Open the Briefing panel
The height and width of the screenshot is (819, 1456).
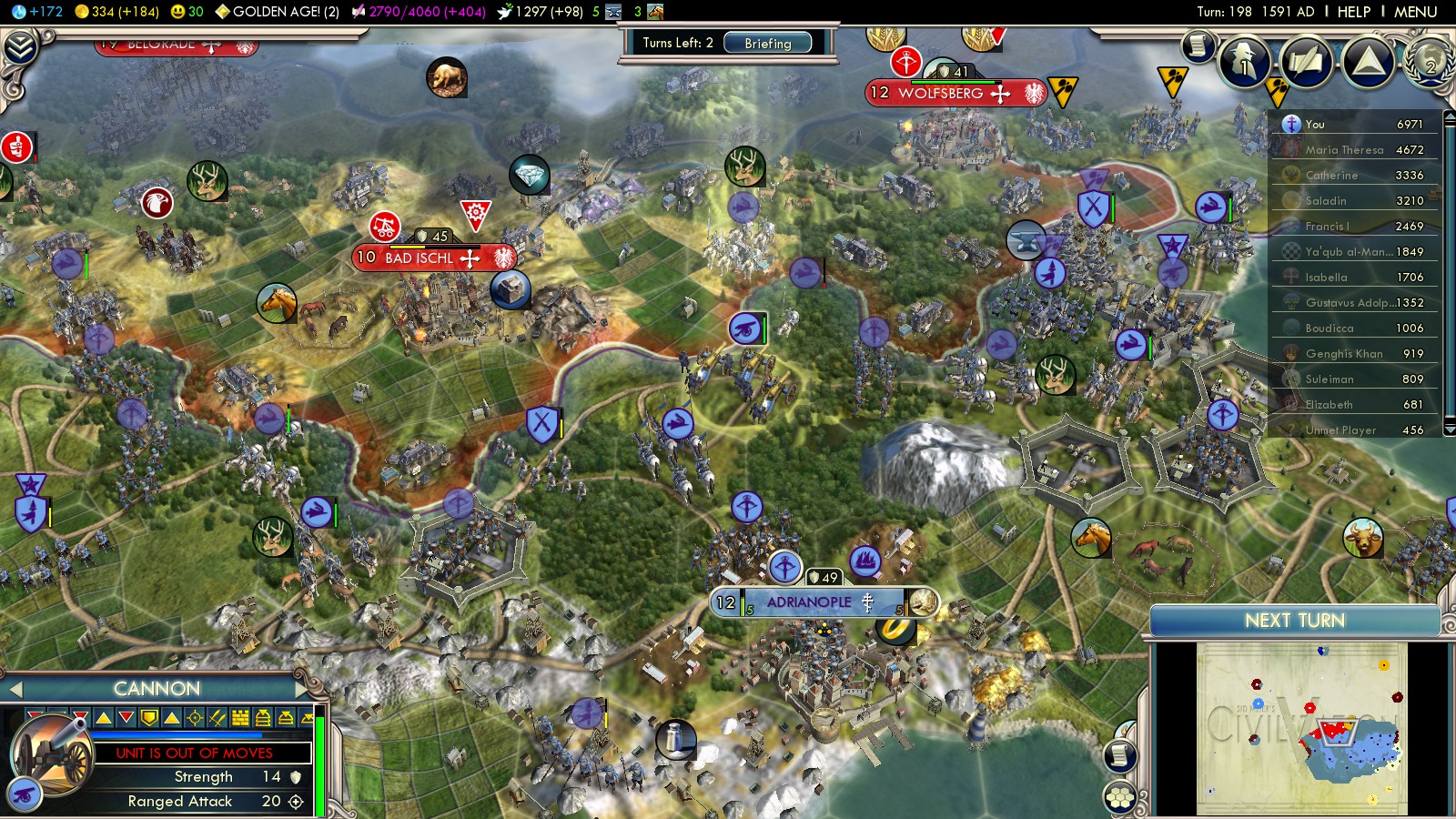[x=767, y=43]
